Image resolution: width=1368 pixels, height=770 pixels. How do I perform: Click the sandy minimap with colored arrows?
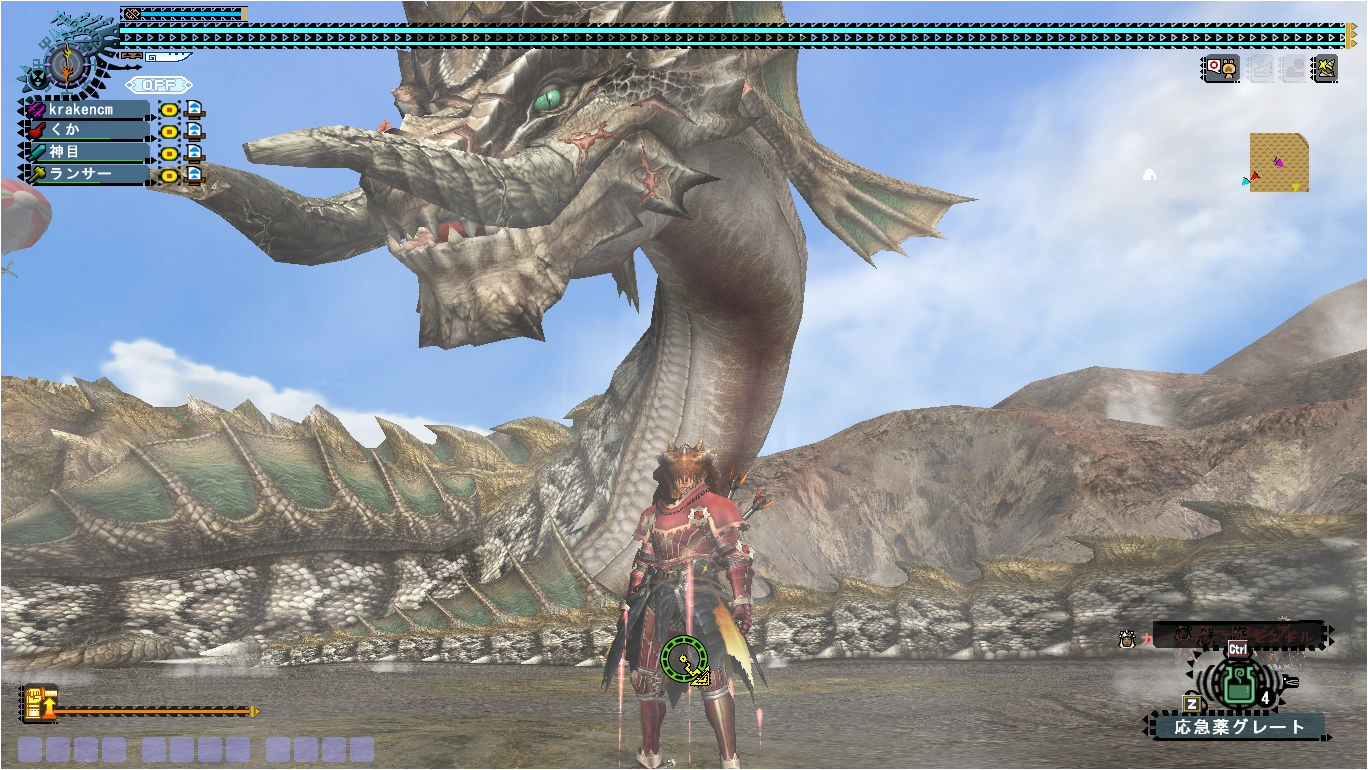point(1280,162)
